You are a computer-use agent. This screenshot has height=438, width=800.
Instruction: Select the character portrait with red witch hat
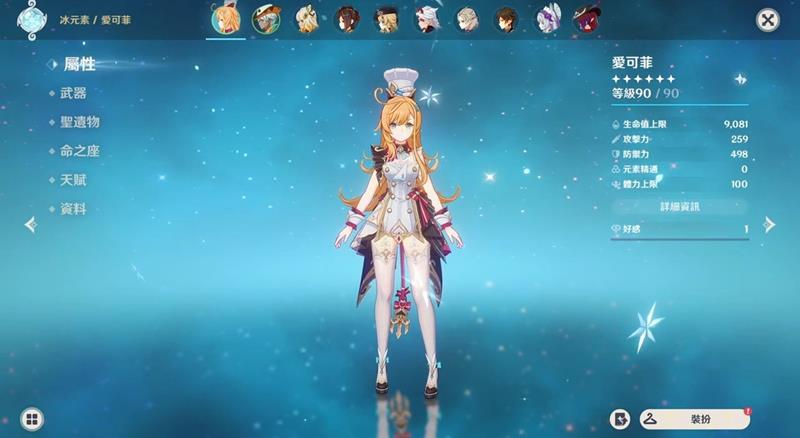[x=586, y=19]
